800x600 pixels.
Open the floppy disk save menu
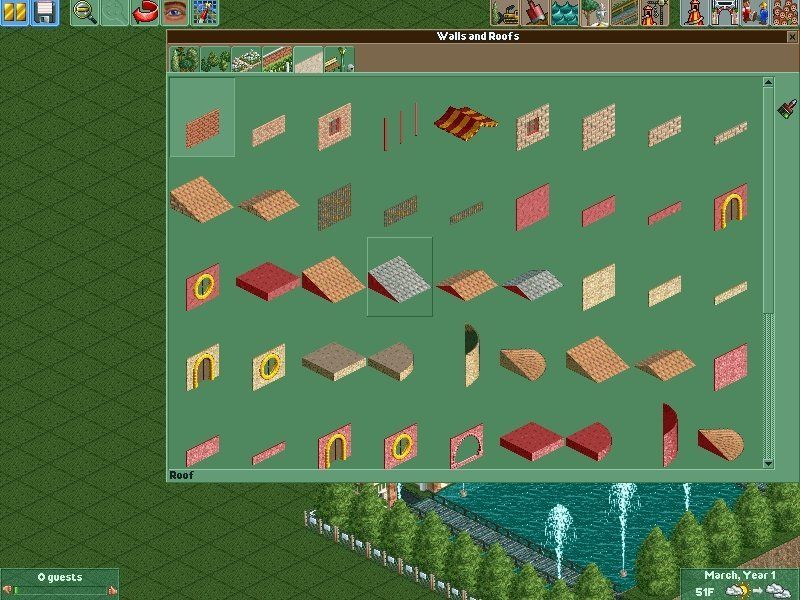point(45,13)
